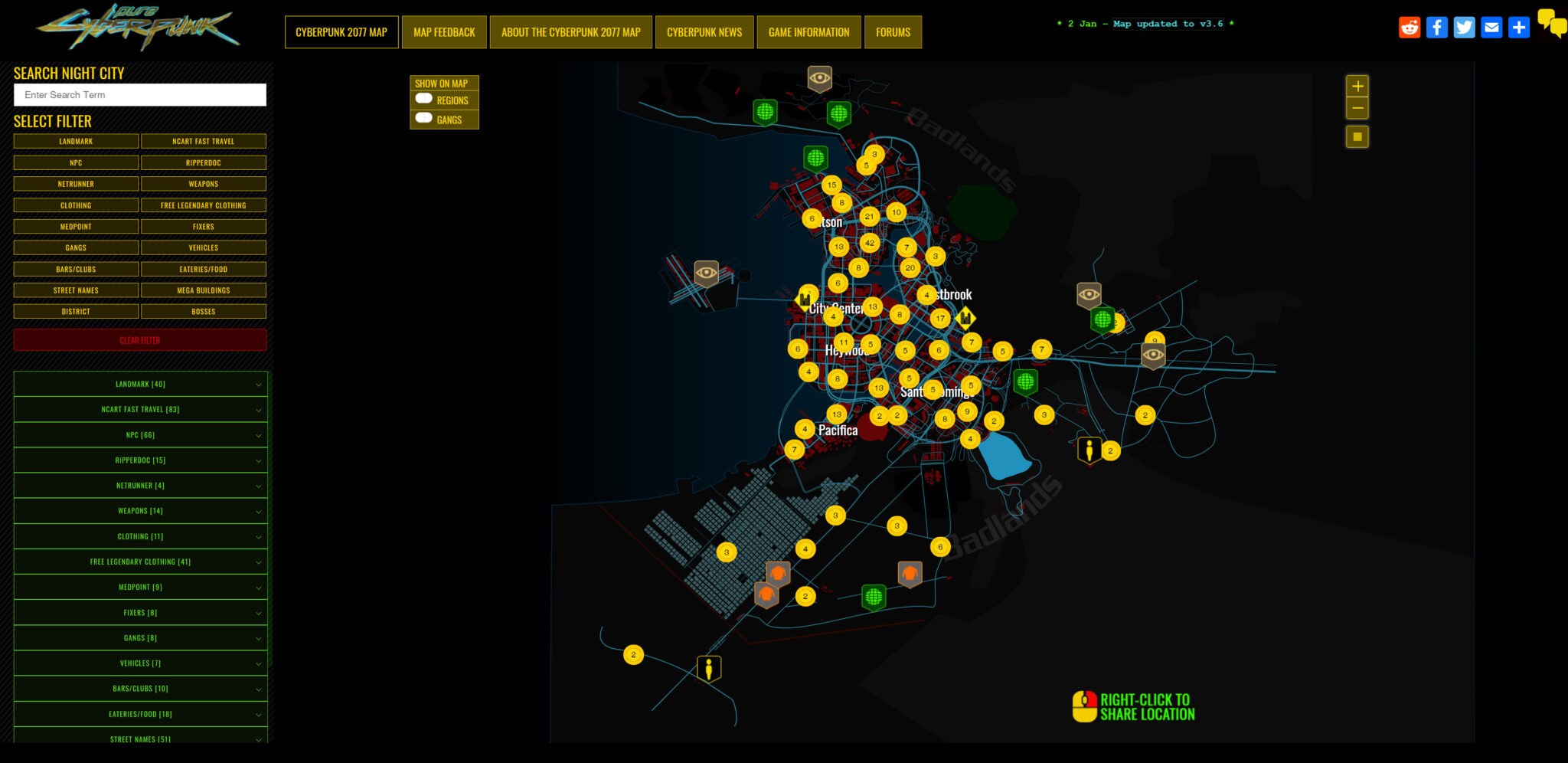The height and width of the screenshot is (763, 1568).
Task: Expand the Fixers [8] list
Action: [x=140, y=613]
